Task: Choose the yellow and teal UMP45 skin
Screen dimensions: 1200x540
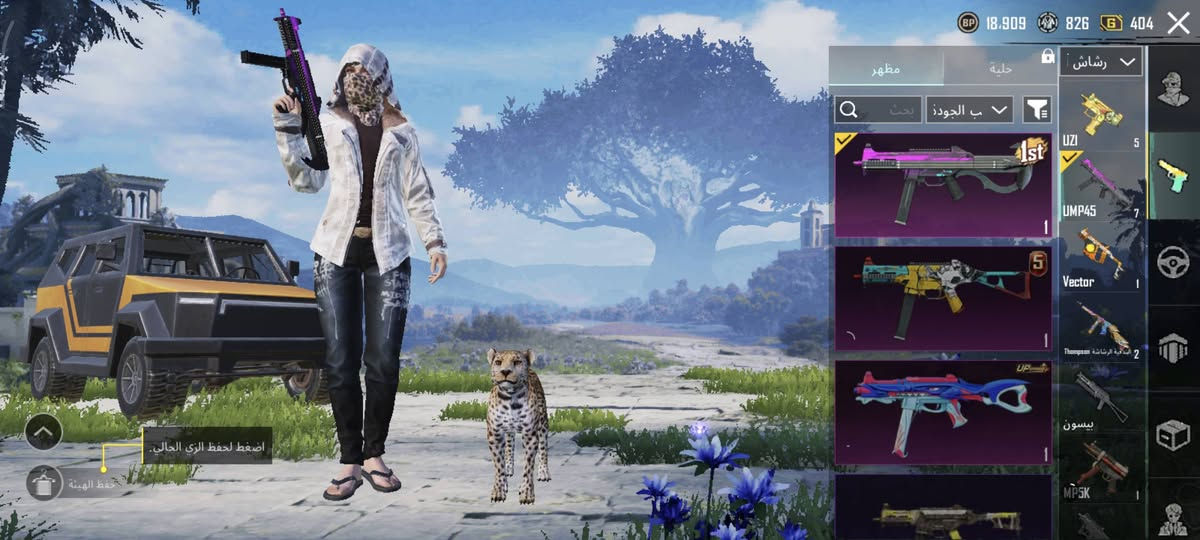Action: pyautogui.click(x=943, y=298)
